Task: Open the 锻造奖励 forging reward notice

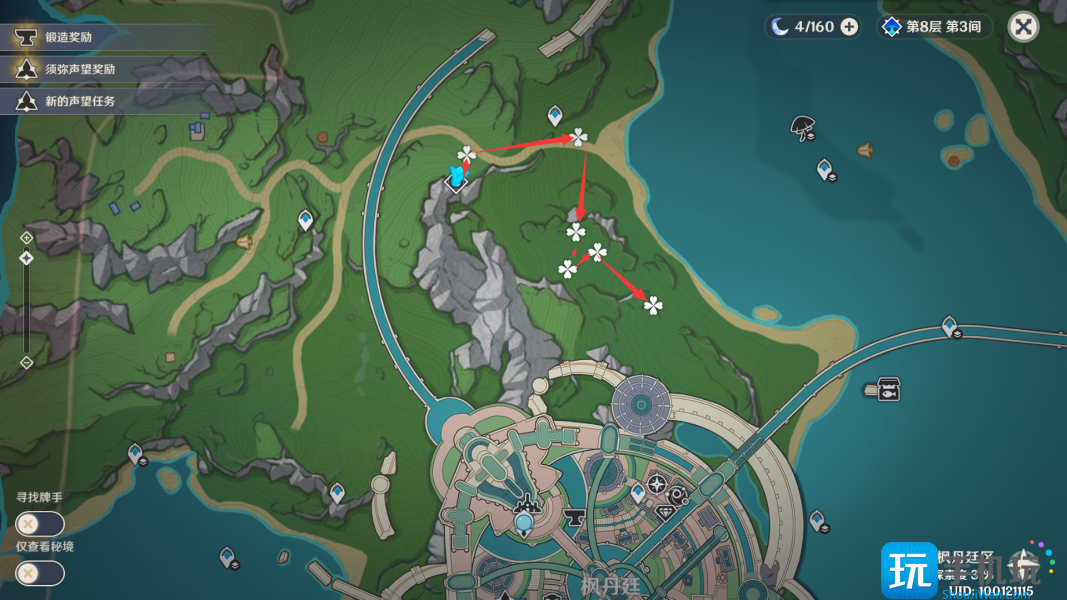Action: pyautogui.click(x=70, y=38)
